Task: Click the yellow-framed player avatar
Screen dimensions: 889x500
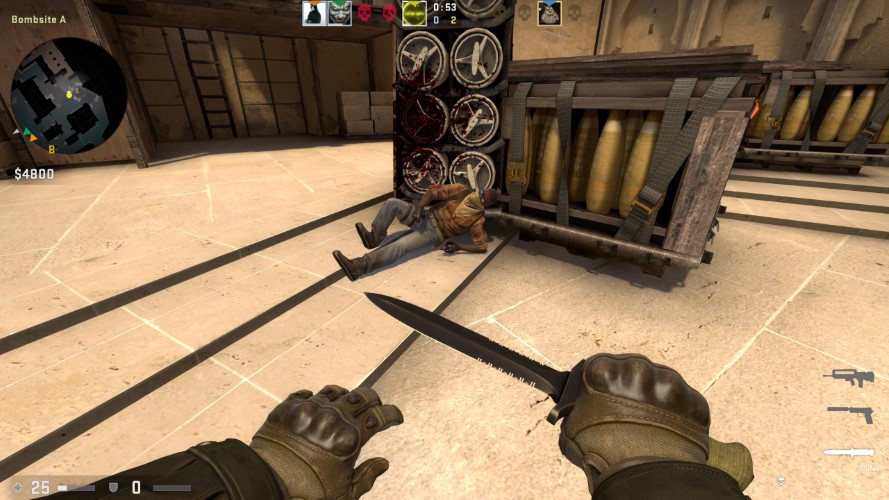Action: [414, 13]
